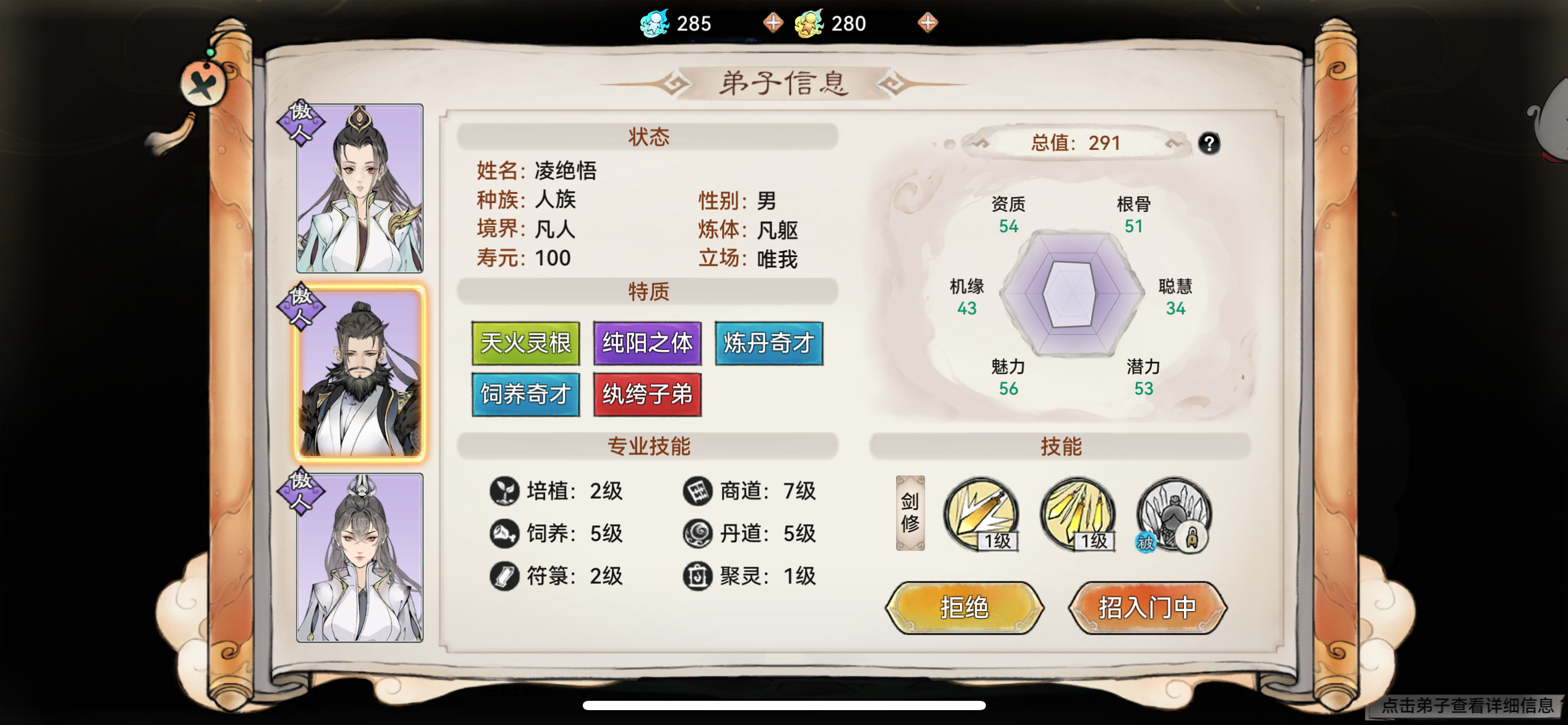Toggle the 炼丹奇才 trait tag

click(769, 343)
